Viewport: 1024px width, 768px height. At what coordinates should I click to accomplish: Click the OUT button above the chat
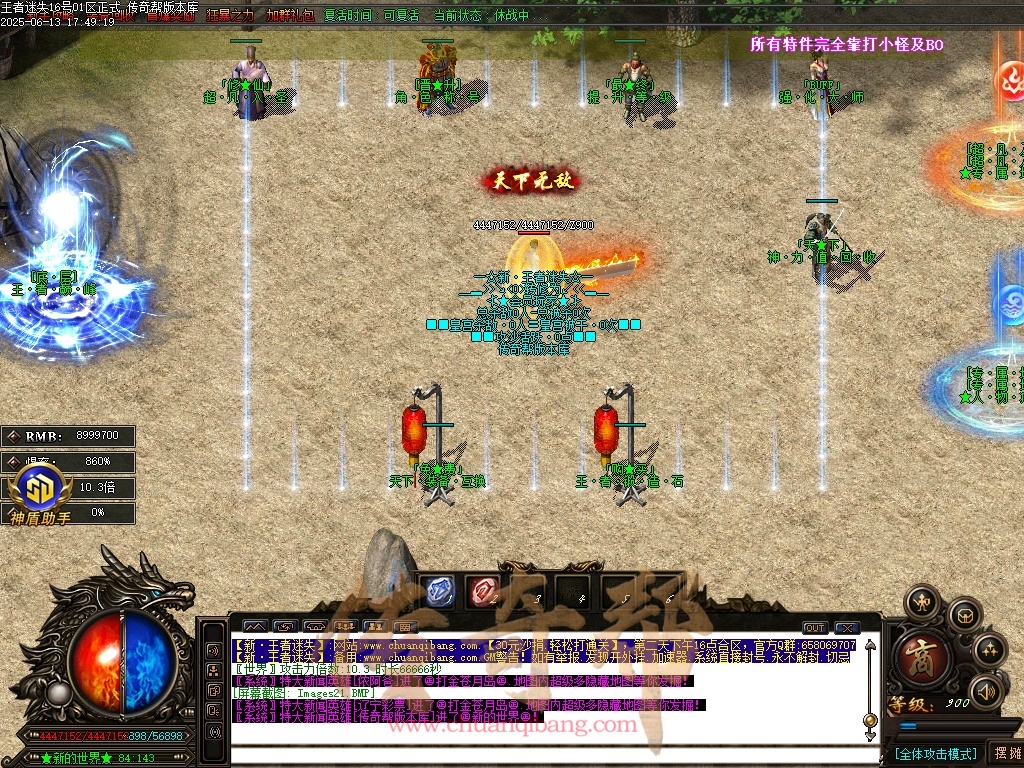(x=815, y=628)
